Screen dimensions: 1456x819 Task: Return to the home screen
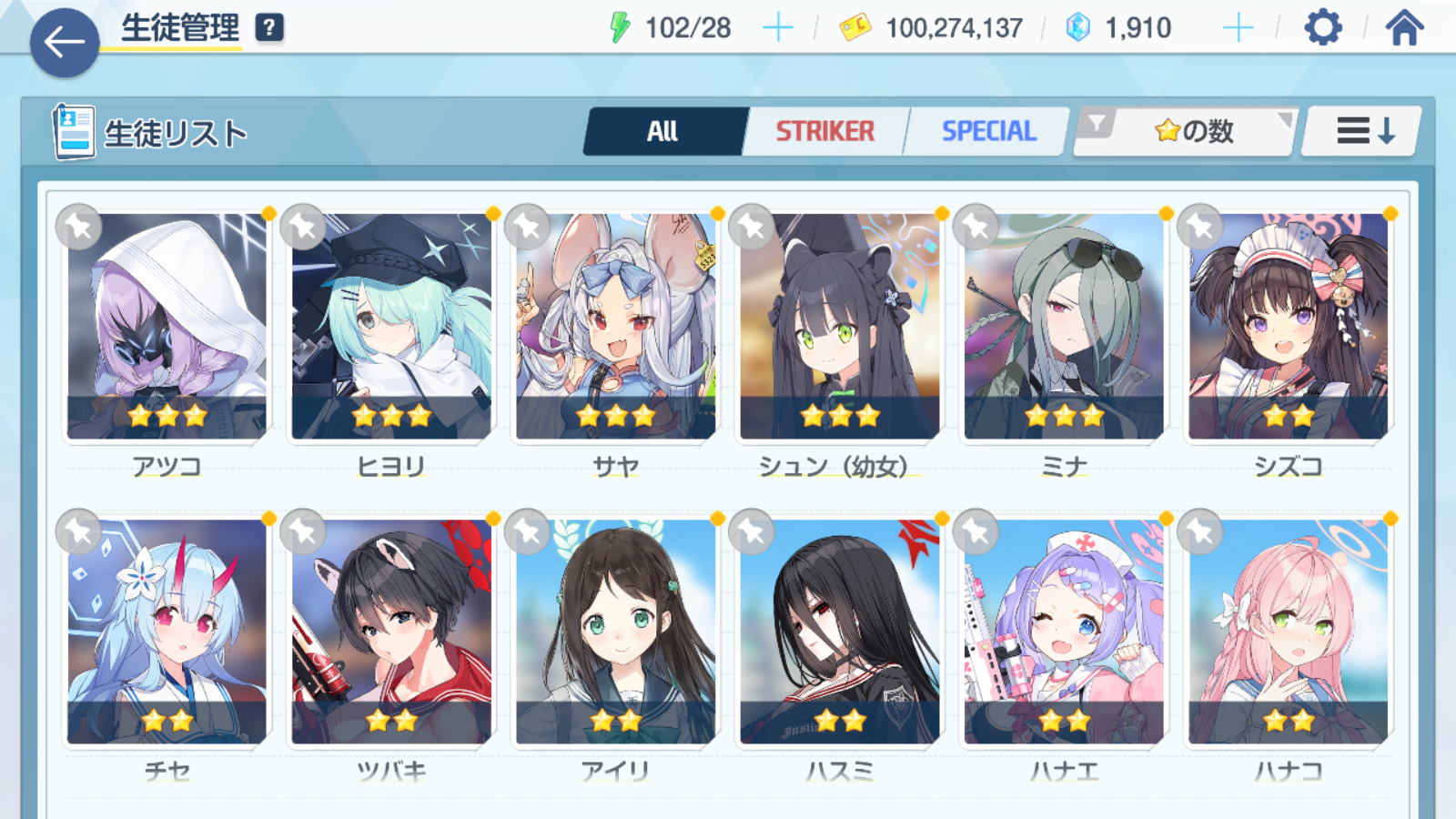tap(1404, 28)
